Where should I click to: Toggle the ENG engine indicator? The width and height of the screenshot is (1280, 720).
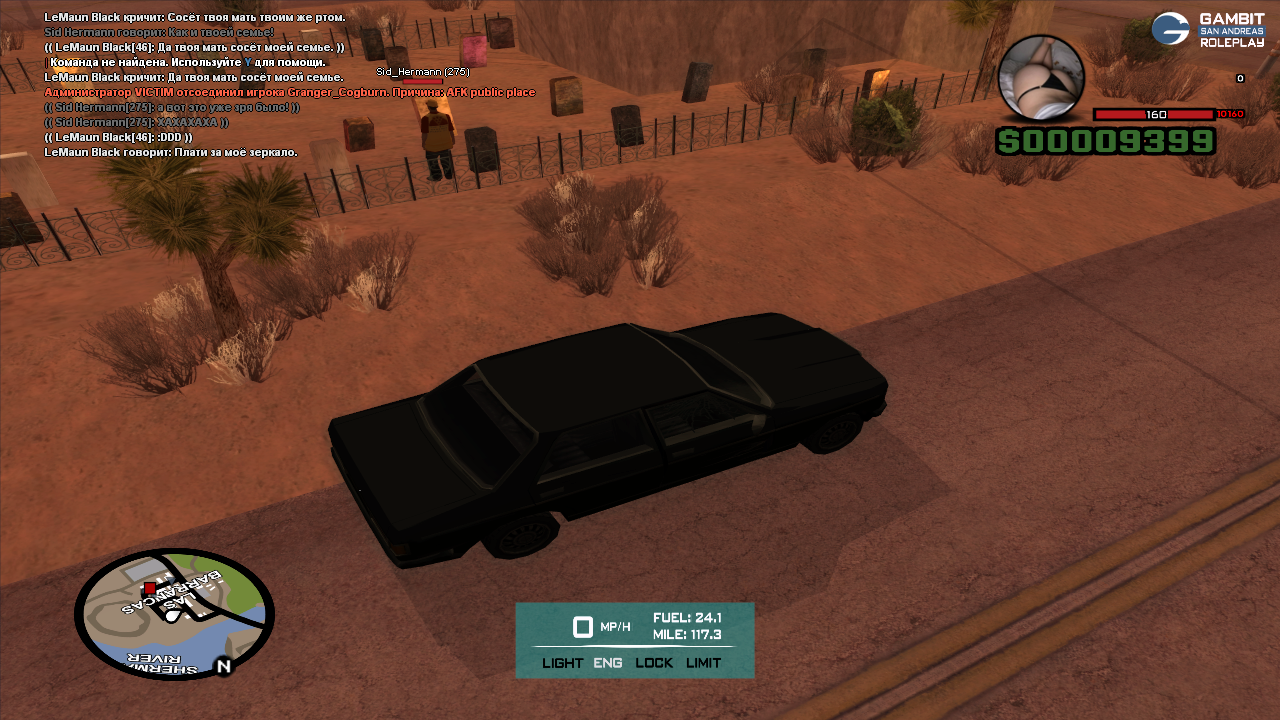click(x=608, y=663)
